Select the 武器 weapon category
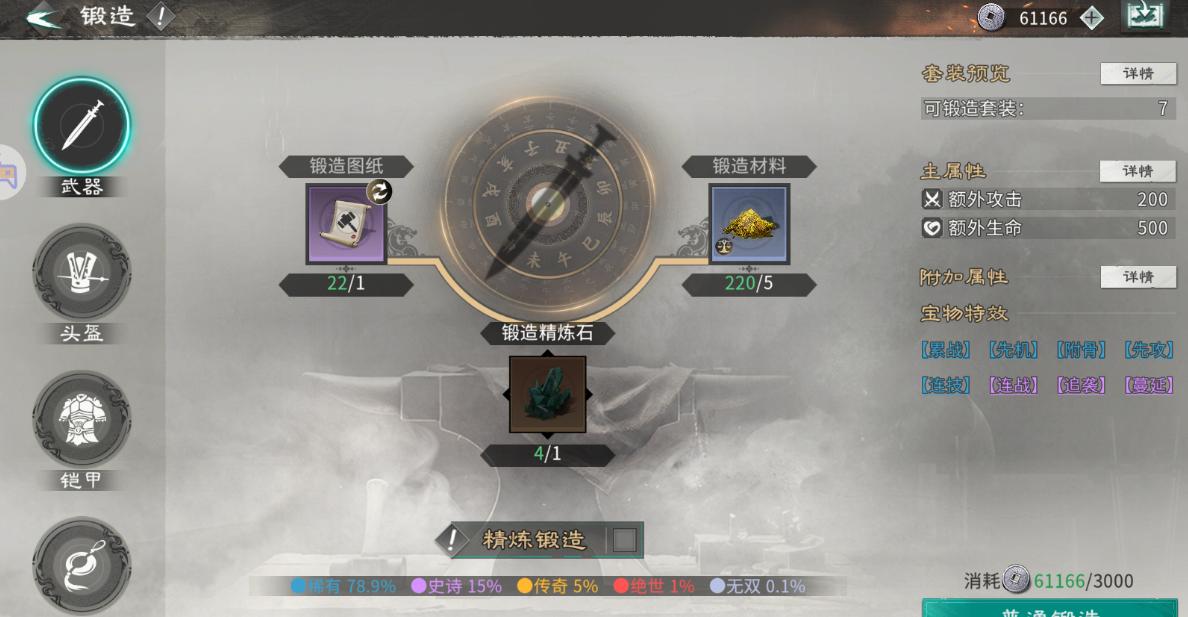1188x617 pixels. [82, 127]
